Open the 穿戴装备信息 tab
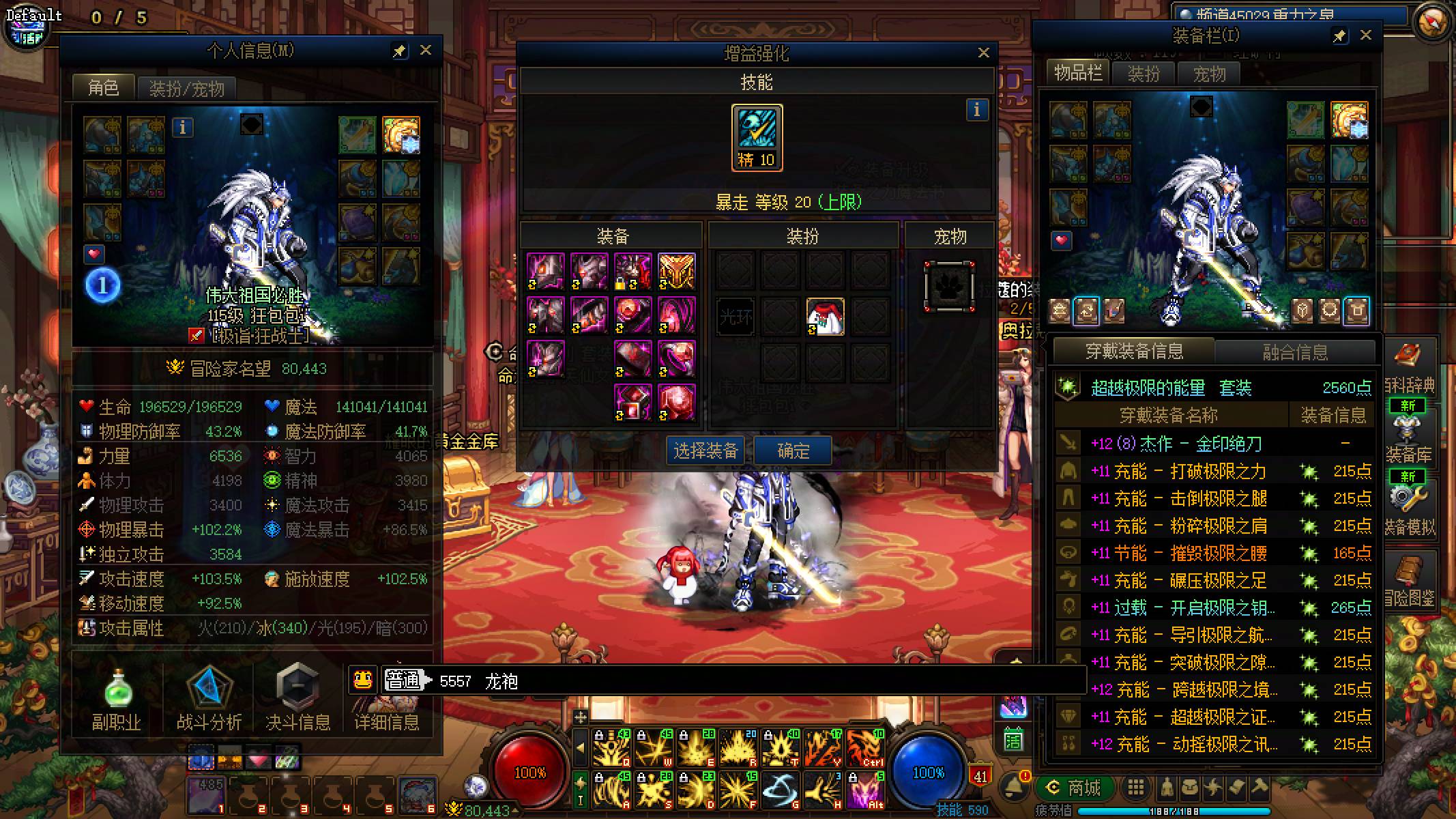 click(1134, 351)
